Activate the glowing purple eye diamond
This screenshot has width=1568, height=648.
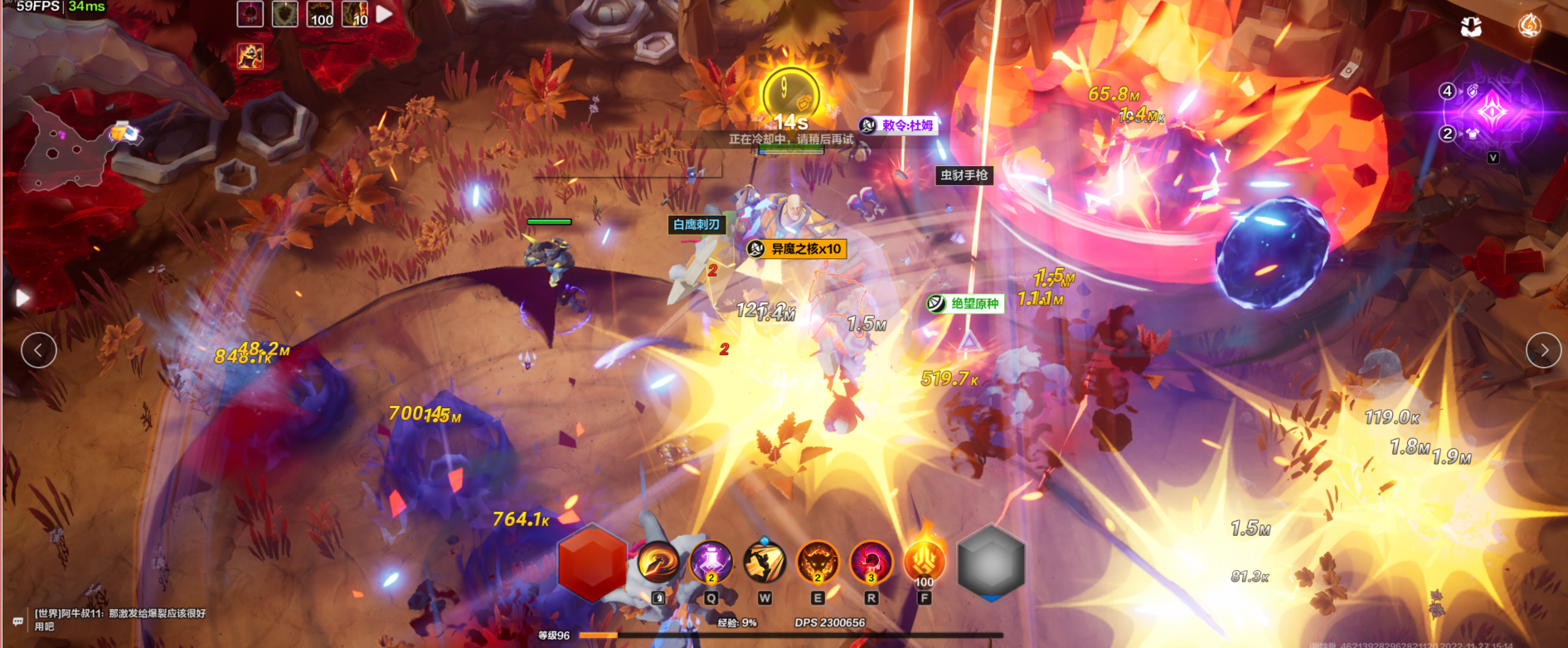(1493, 112)
